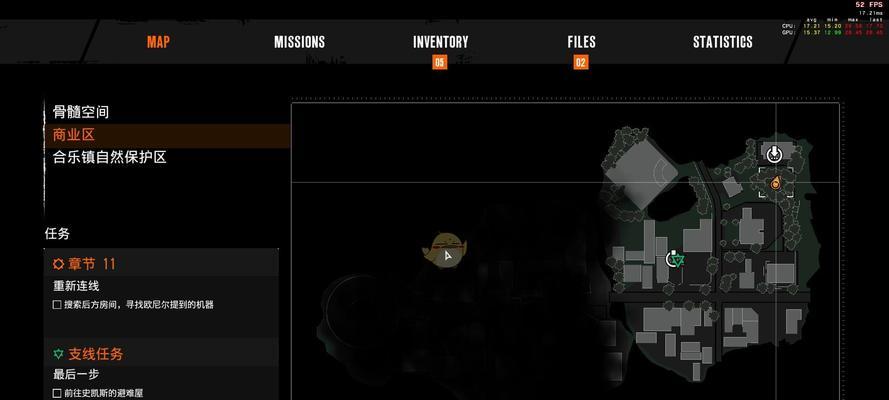Open the INVENTORY tab

point(440,42)
